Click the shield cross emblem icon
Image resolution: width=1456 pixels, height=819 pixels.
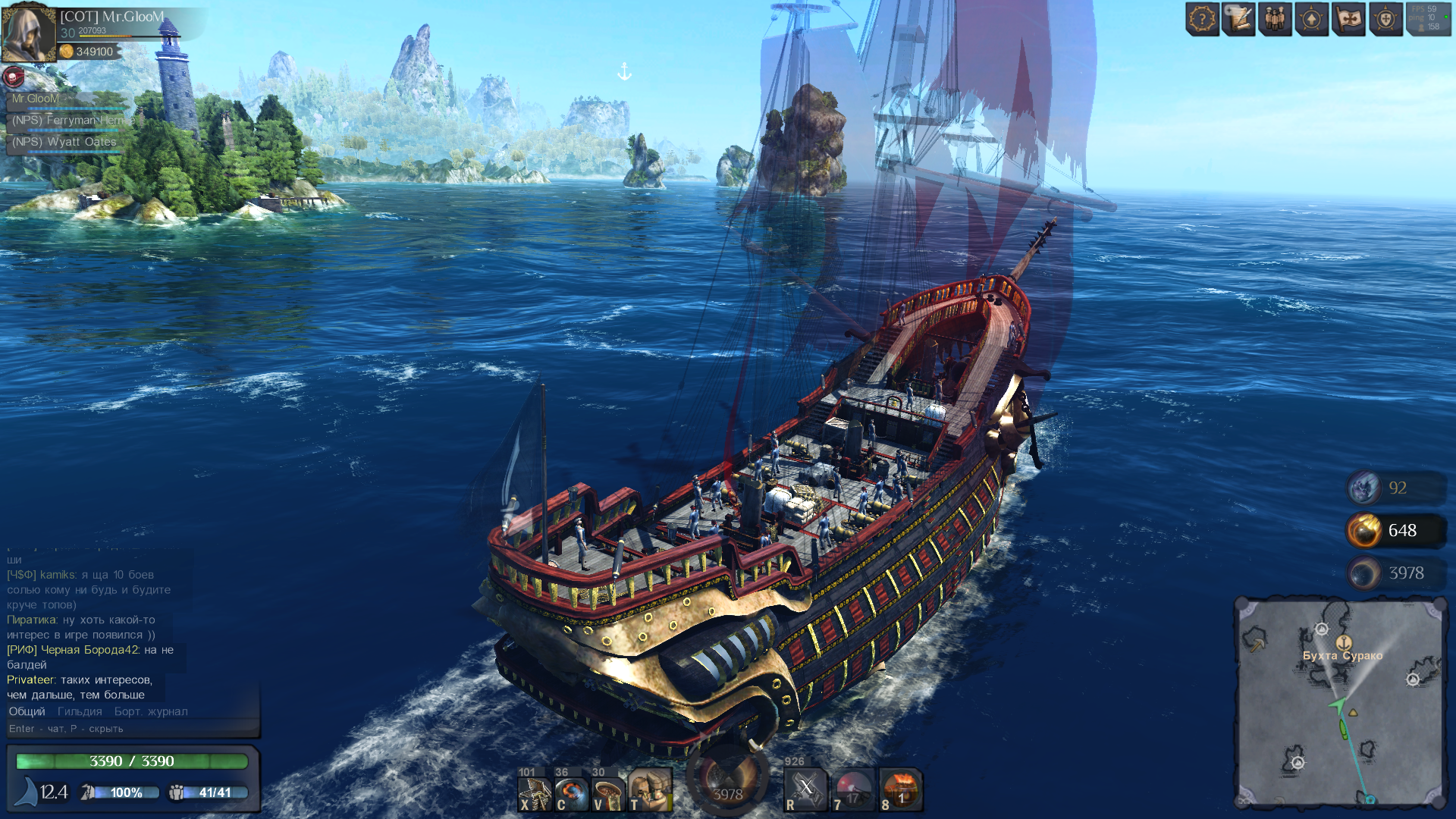click(x=1385, y=20)
